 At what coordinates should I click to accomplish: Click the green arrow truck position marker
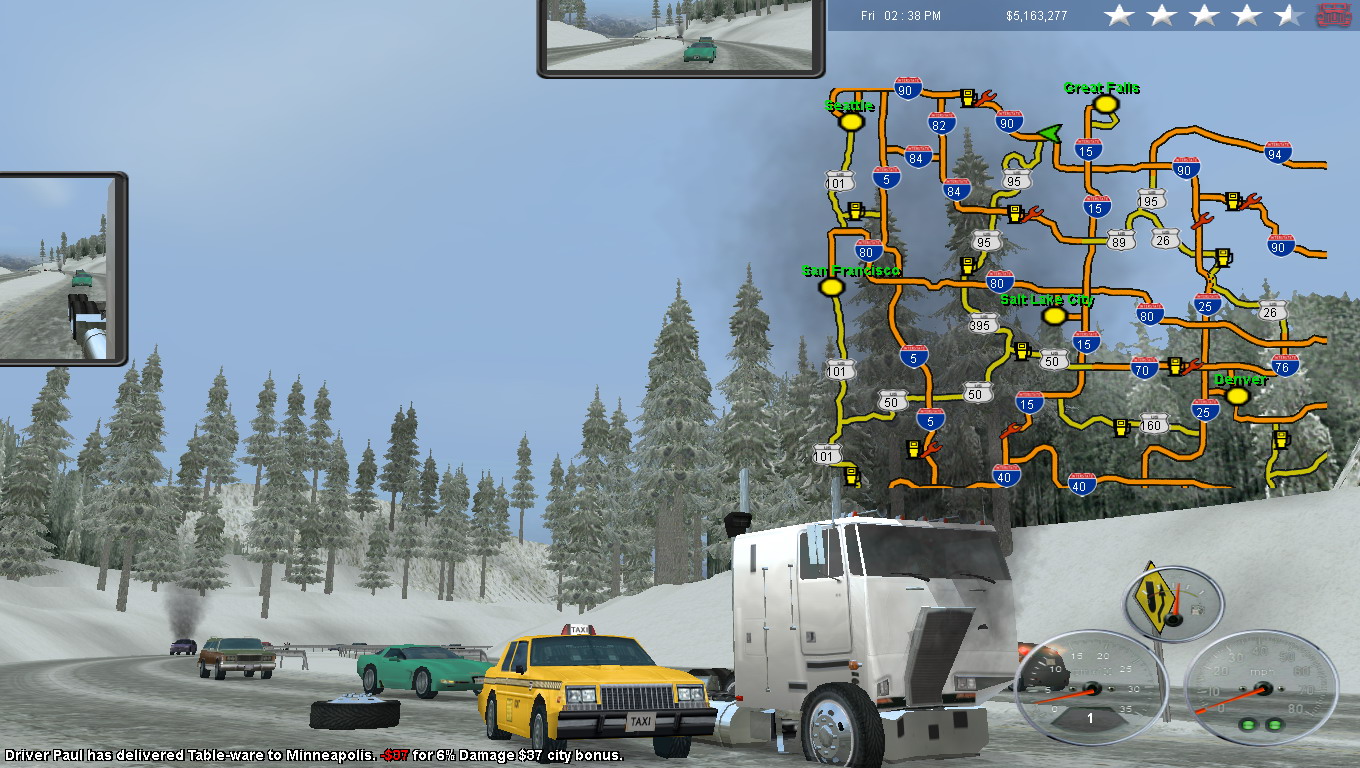pos(1048,133)
